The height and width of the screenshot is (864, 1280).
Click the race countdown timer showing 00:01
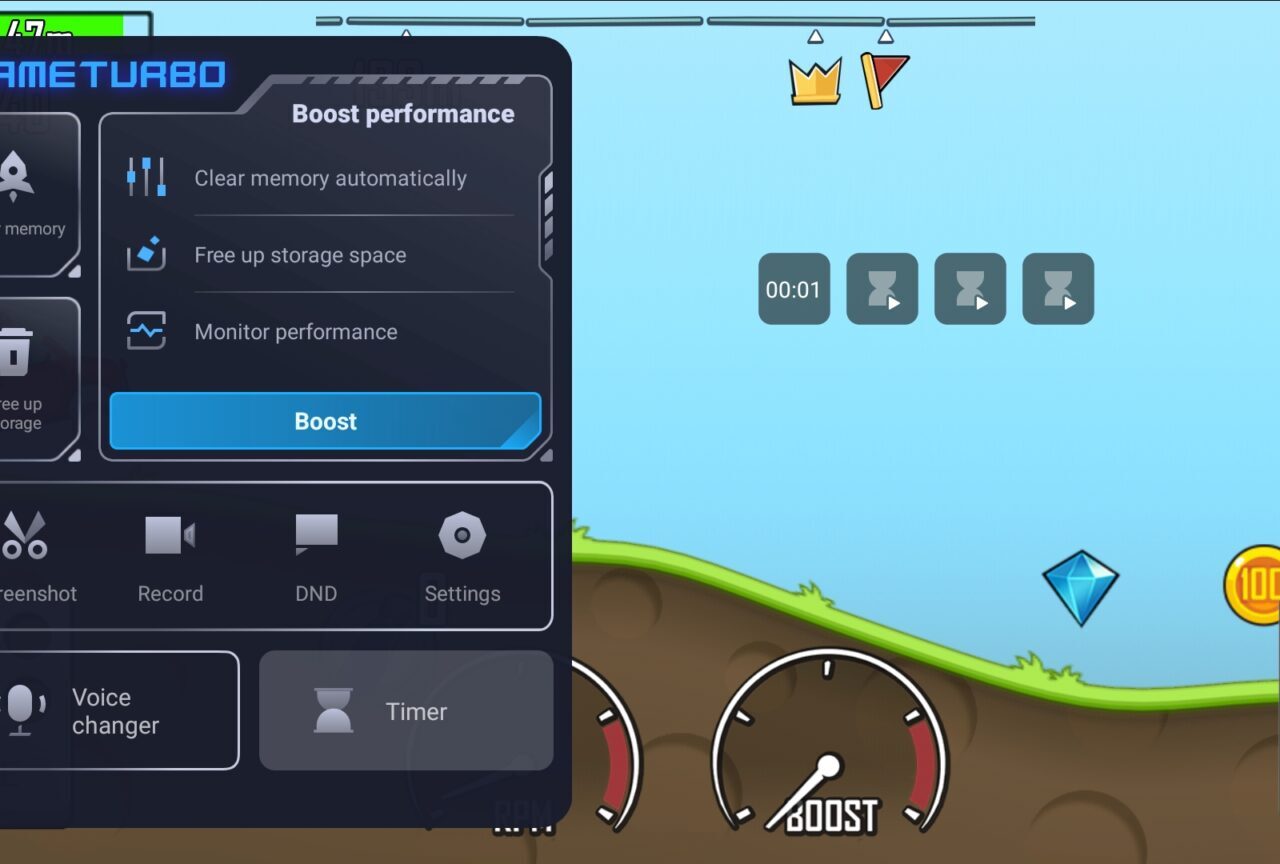[x=793, y=289]
